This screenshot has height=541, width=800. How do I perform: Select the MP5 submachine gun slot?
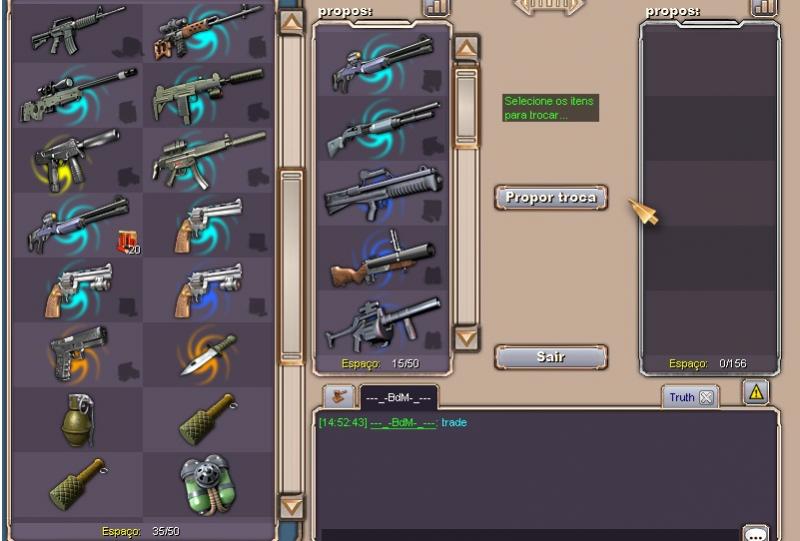207,158
